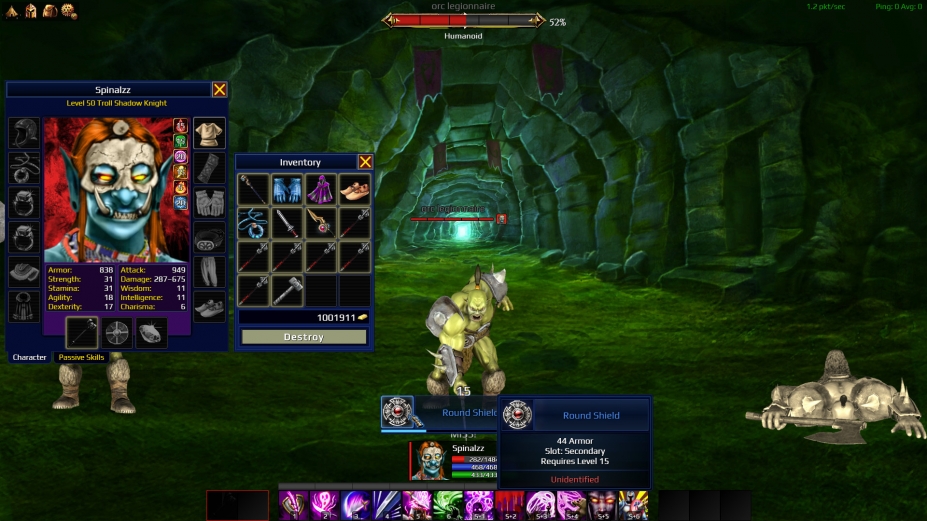Viewport: 927px width, 521px height.
Task: Activate the blood-drip ability marked S+2
Action: pos(509,505)
